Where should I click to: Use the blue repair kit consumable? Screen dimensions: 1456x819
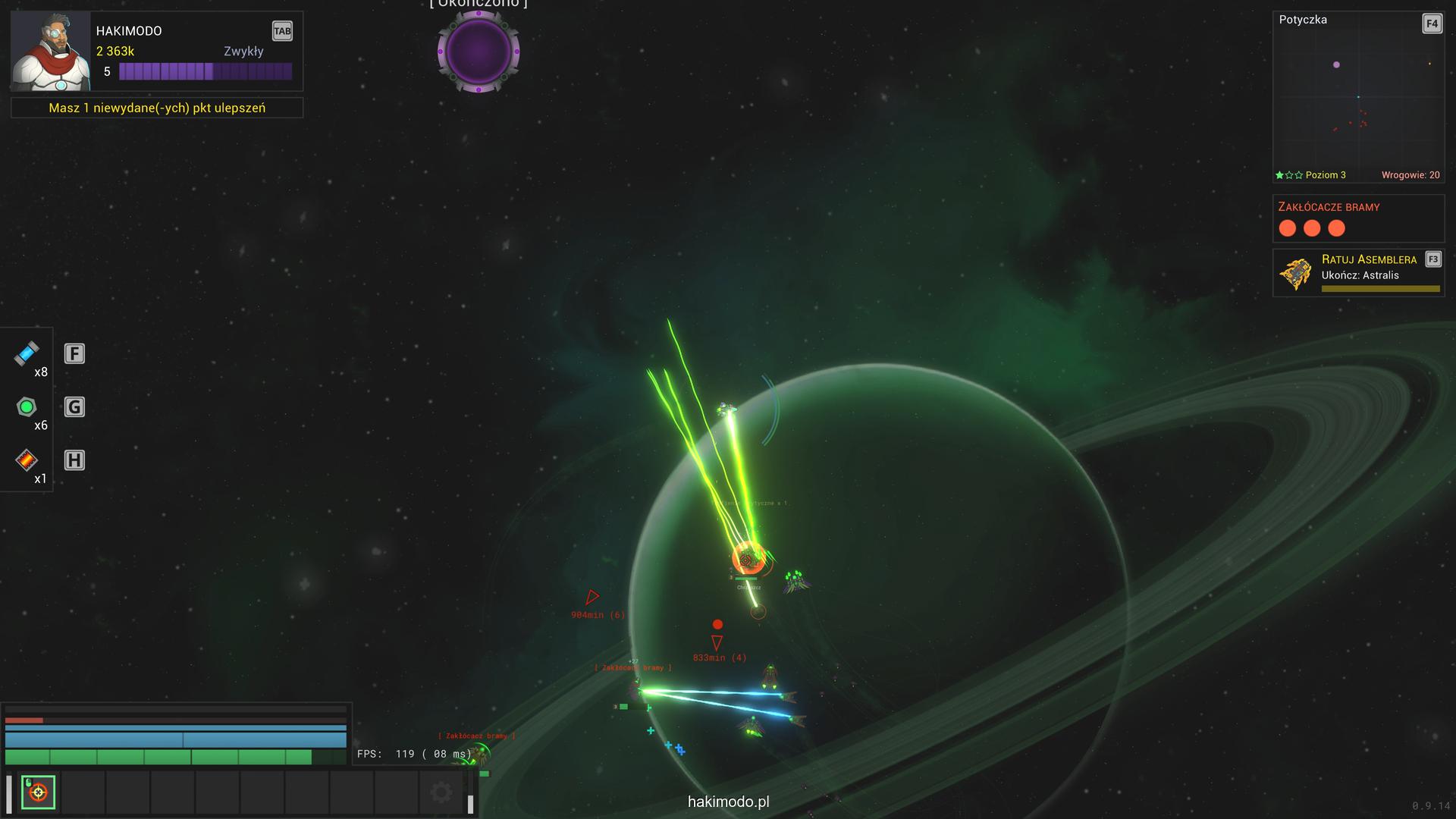click(x=27, y=353)
